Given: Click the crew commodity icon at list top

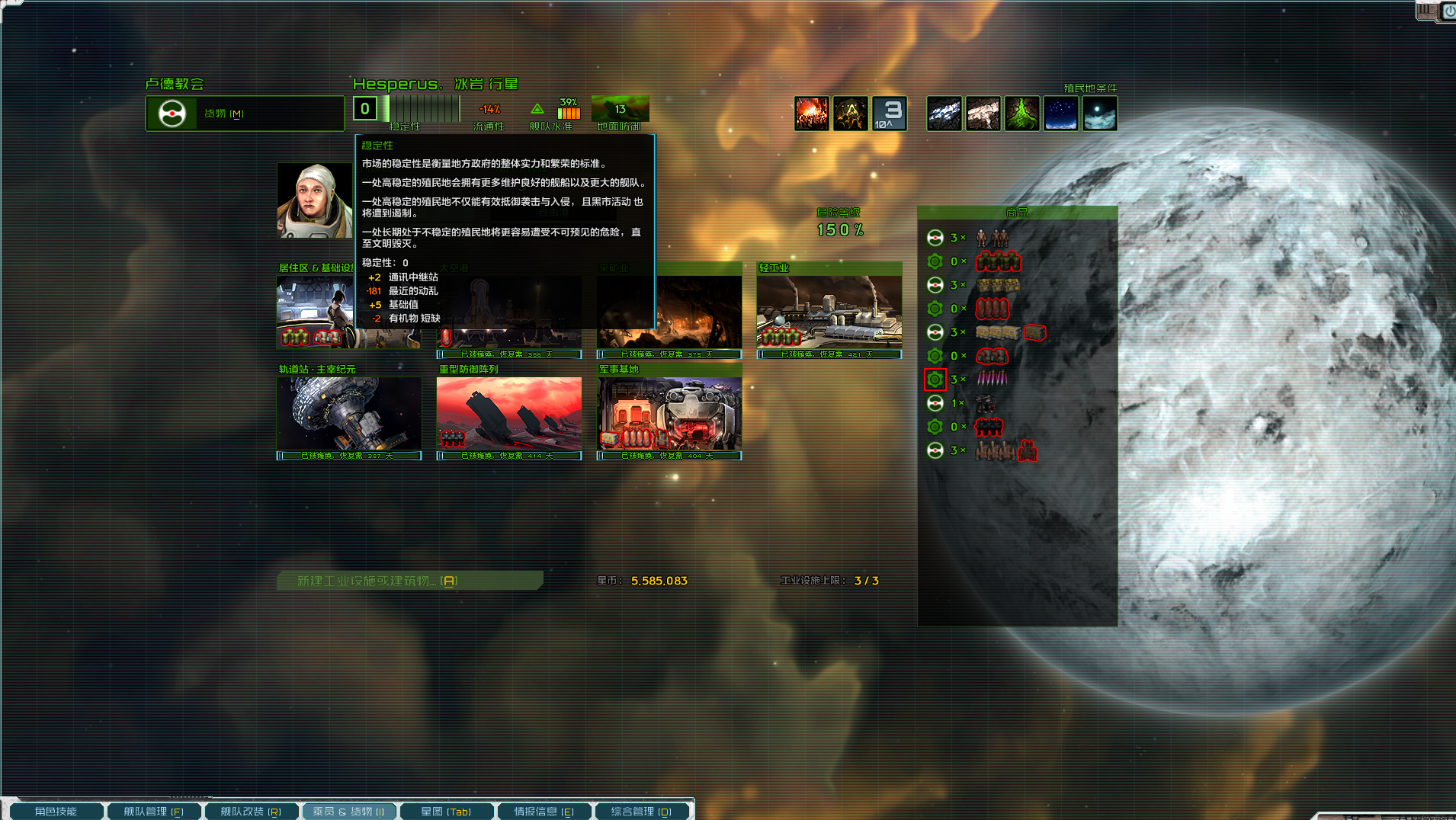Looking at the screenshot, I should tap(991, 238).
